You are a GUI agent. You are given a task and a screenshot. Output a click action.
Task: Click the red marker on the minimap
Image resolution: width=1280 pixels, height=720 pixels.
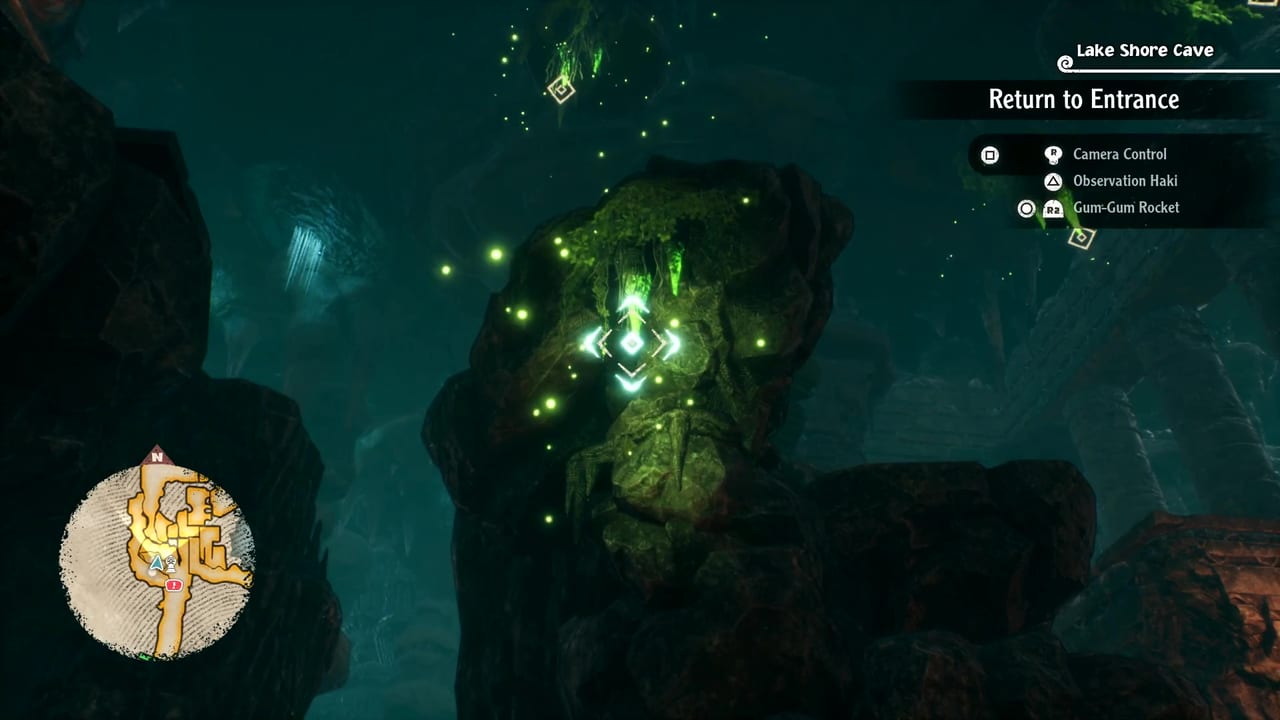click(175, 584)
